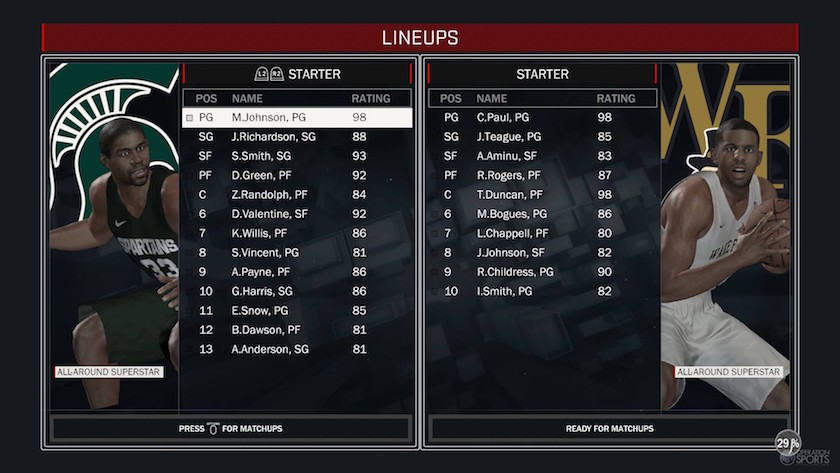Select R.Childress in the roster list
Screen dimensions: 840x473
[542, 272]
